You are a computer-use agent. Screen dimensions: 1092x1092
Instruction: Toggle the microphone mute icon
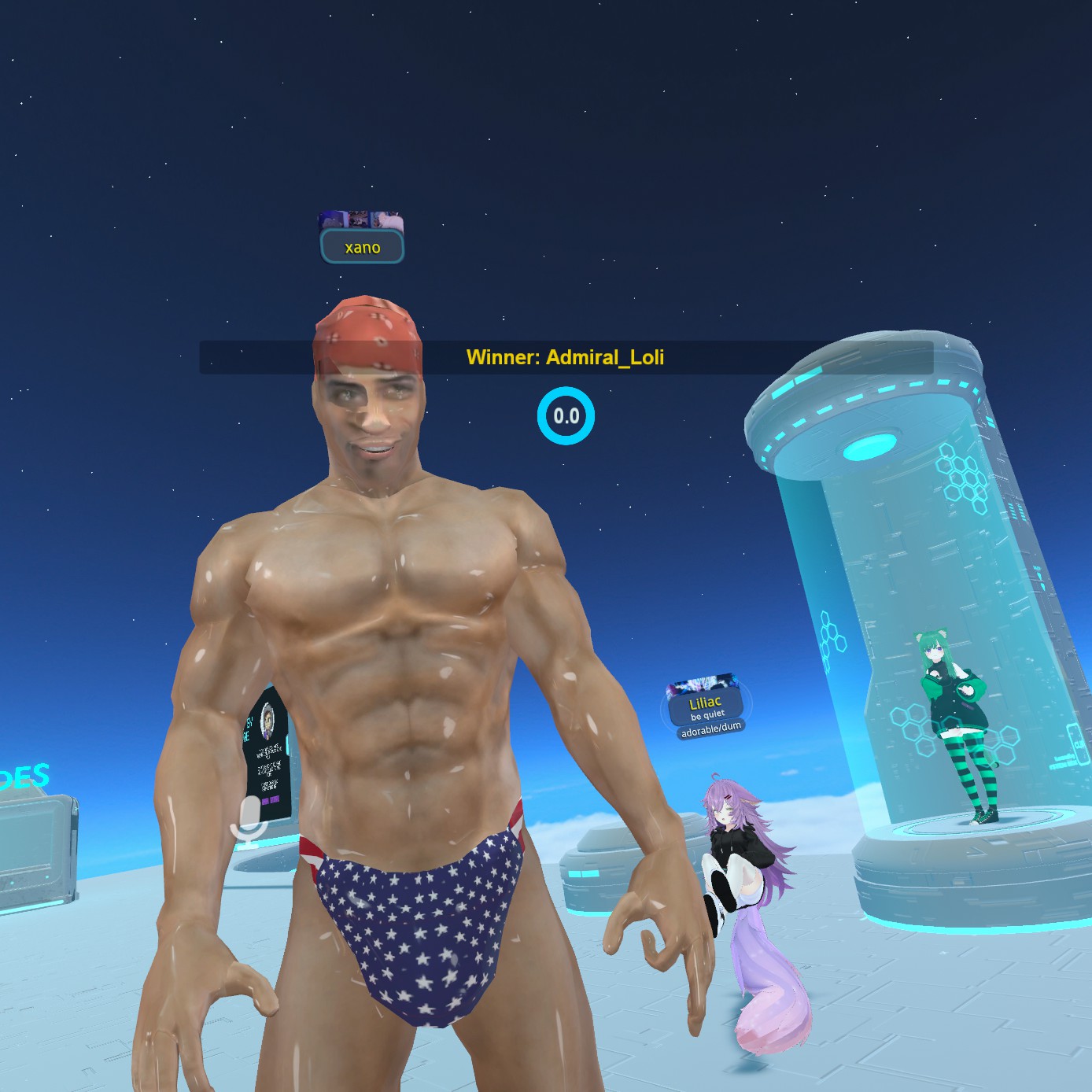(250, 821)
